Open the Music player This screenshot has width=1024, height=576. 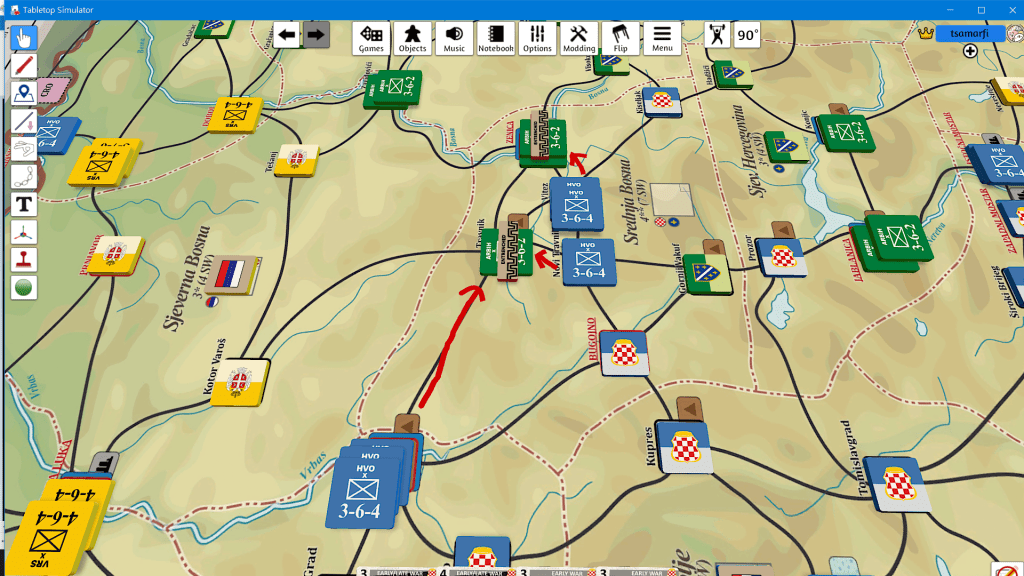(454, 38)
